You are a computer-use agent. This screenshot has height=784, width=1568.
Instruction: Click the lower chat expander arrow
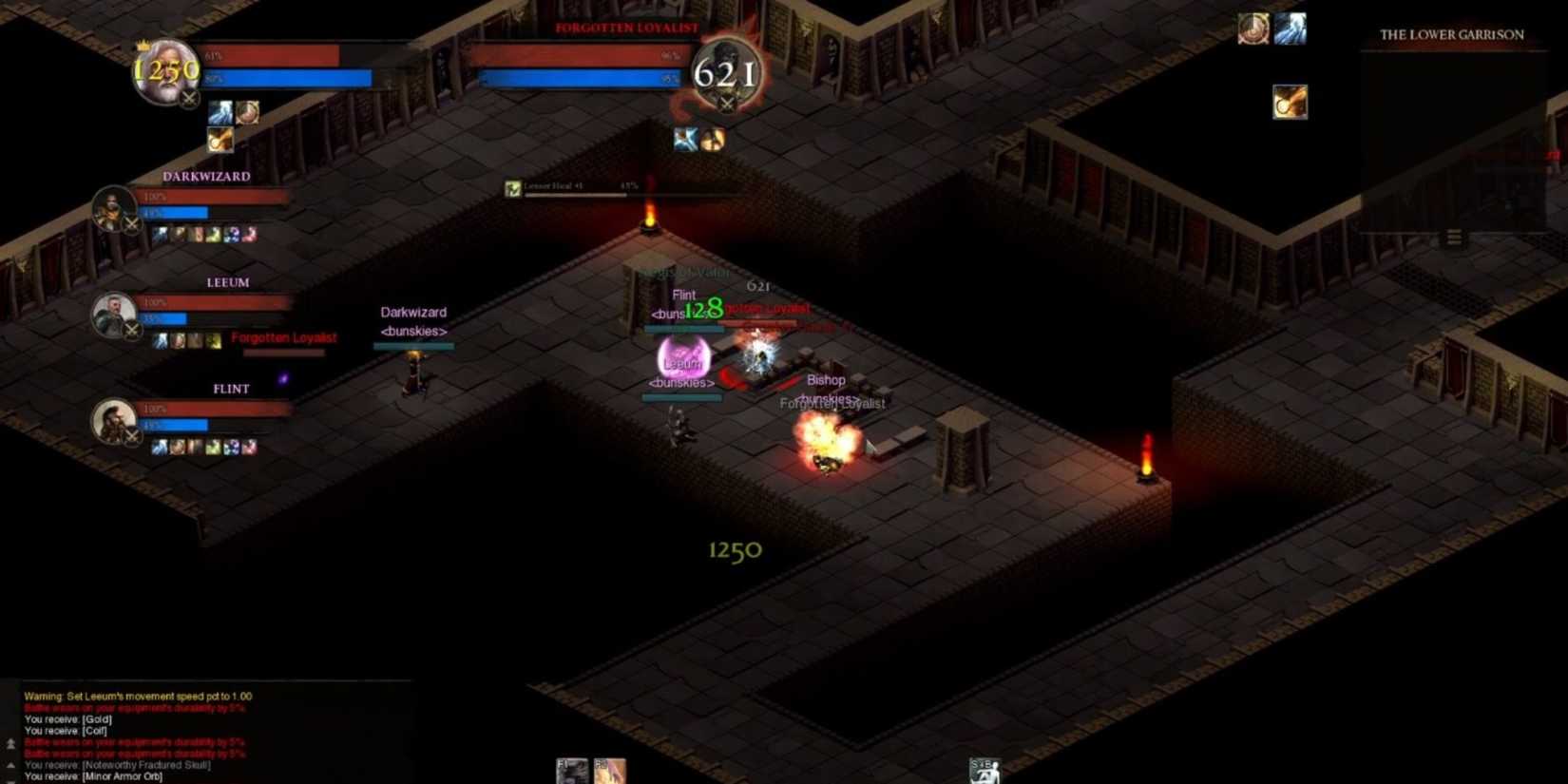(10, 766)
